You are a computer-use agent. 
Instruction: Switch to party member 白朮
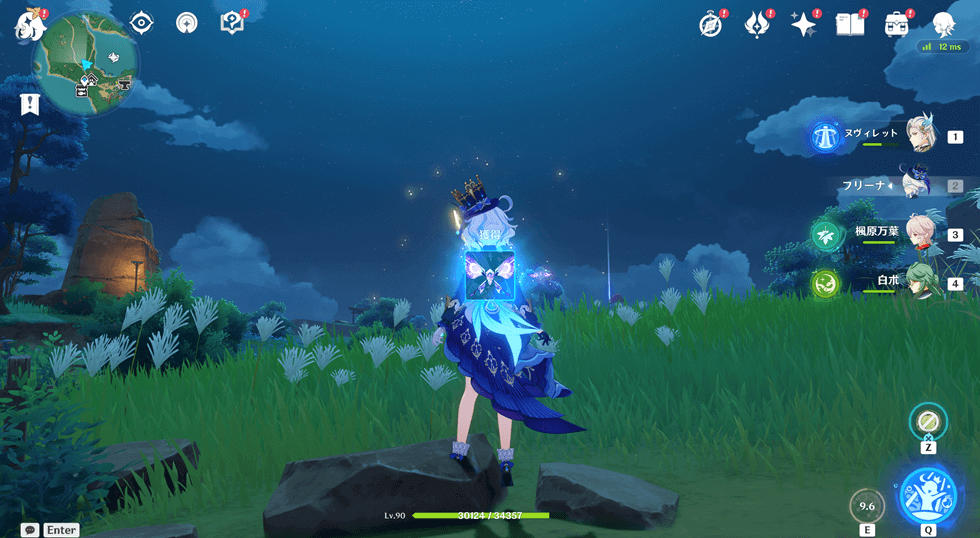(x=920, y=282)
